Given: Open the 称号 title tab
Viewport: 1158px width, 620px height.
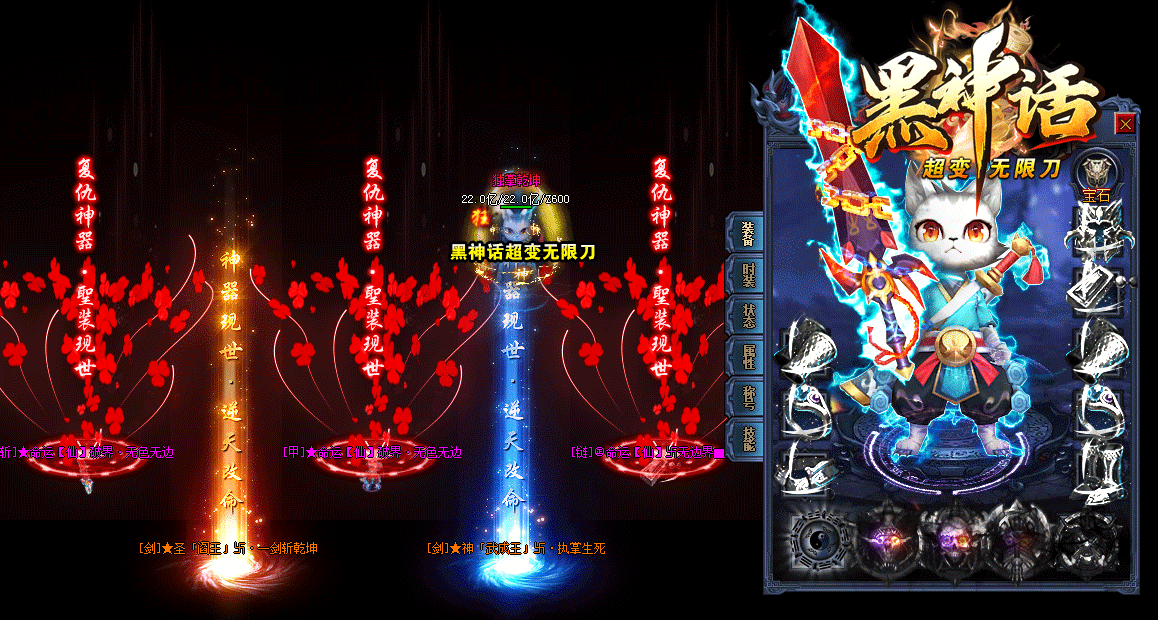Looking at the screenshot, I should 748,397.
